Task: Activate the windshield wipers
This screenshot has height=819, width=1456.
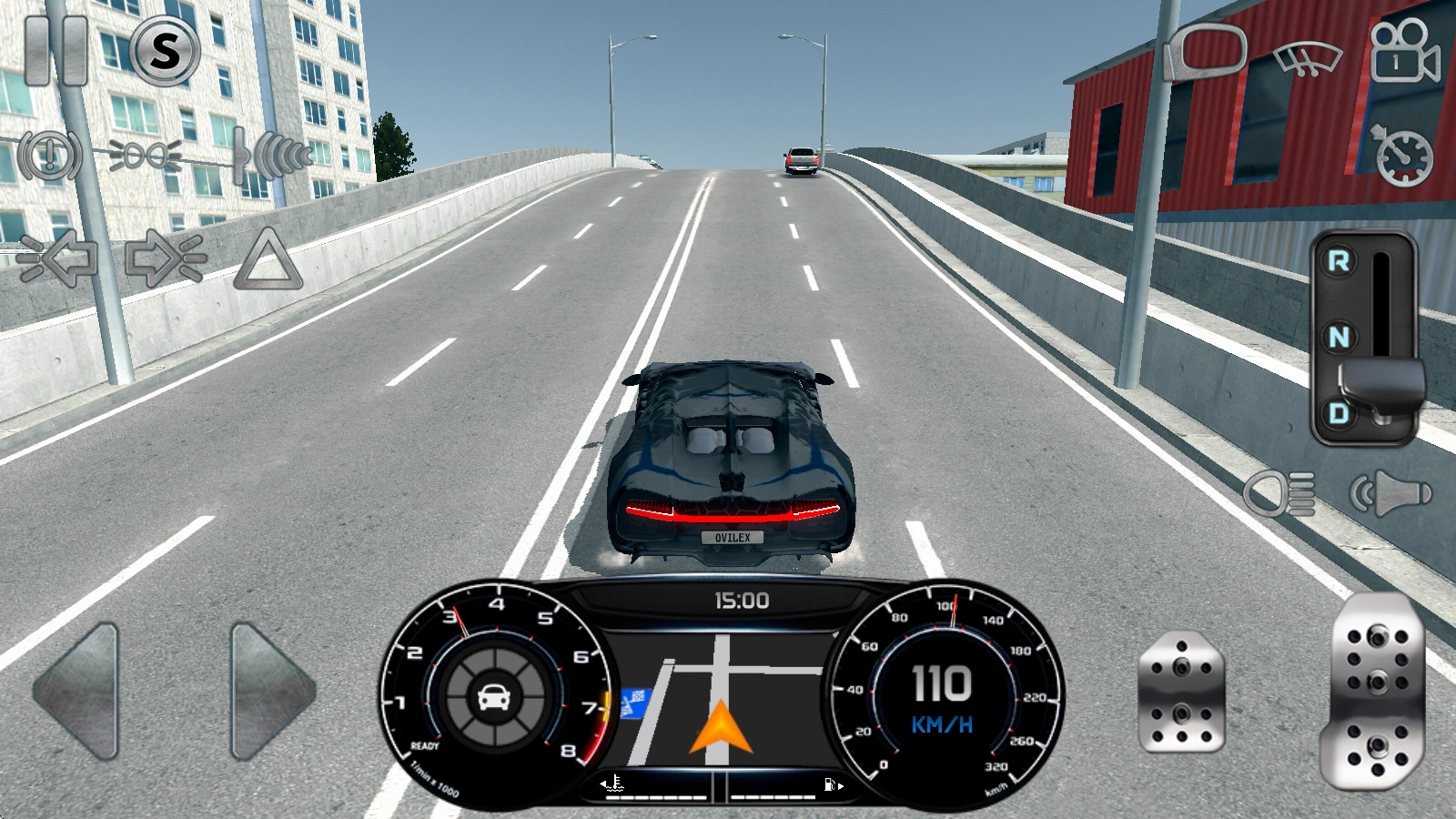Action: [x=1309, y=58]
